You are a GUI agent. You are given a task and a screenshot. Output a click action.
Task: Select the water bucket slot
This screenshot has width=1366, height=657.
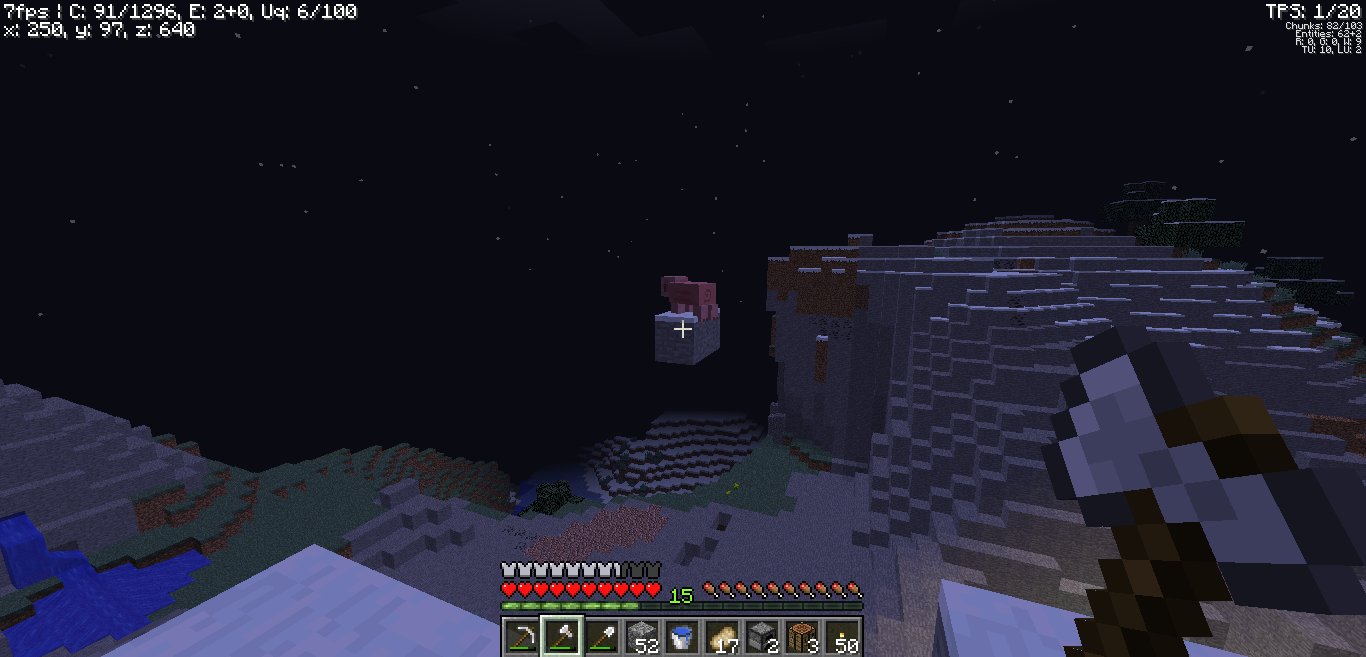(682, 636)
